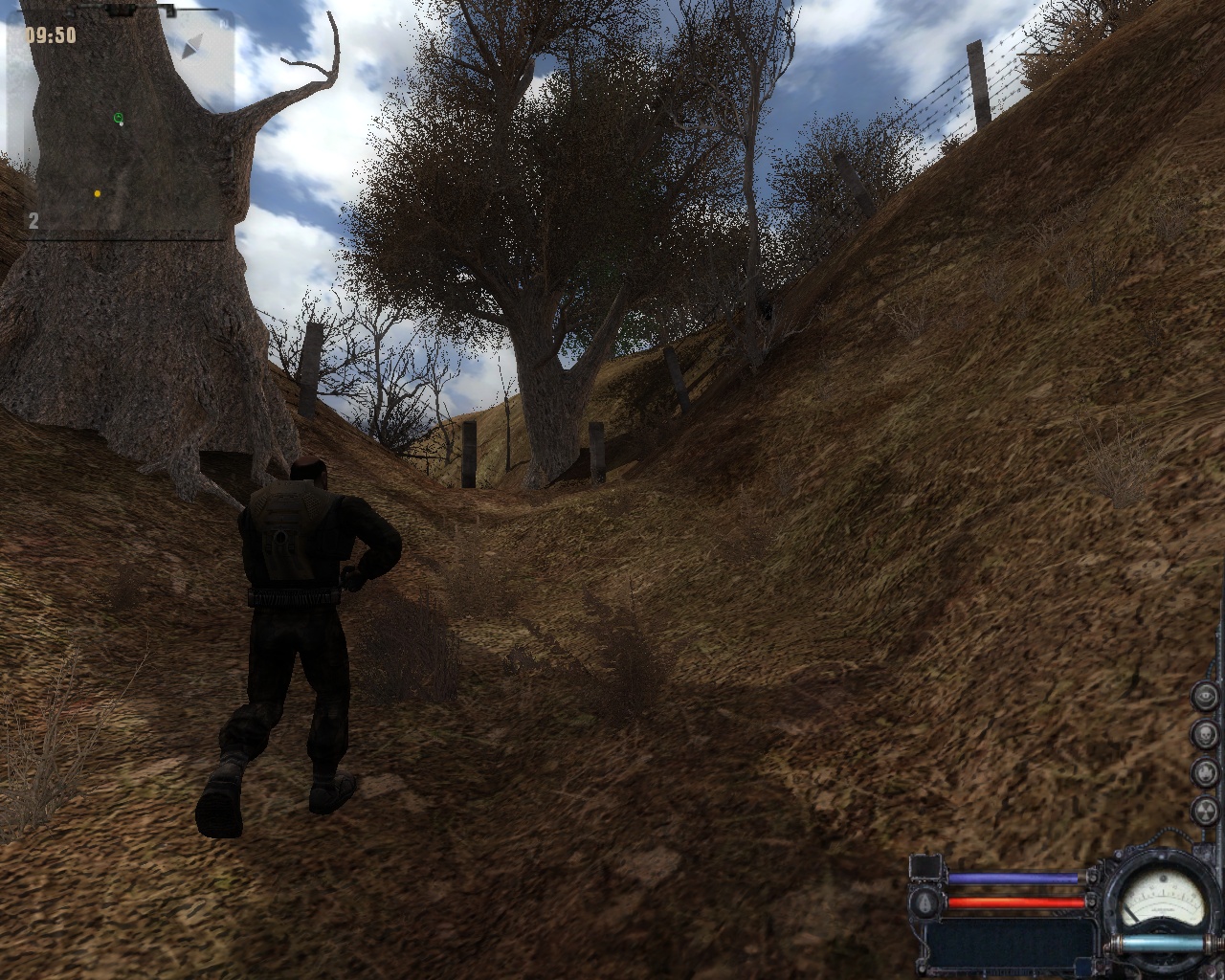
Task: Click the skull hazard indicator icon
Action: point(1208,734)
